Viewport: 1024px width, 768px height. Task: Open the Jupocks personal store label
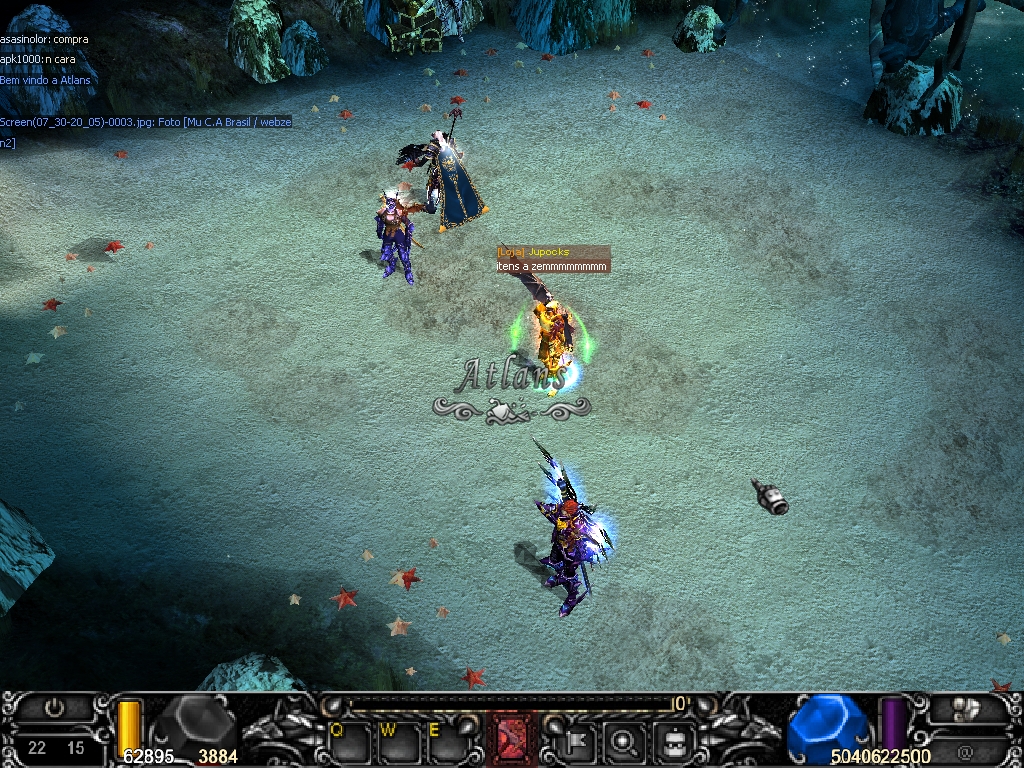coord(553,252)
